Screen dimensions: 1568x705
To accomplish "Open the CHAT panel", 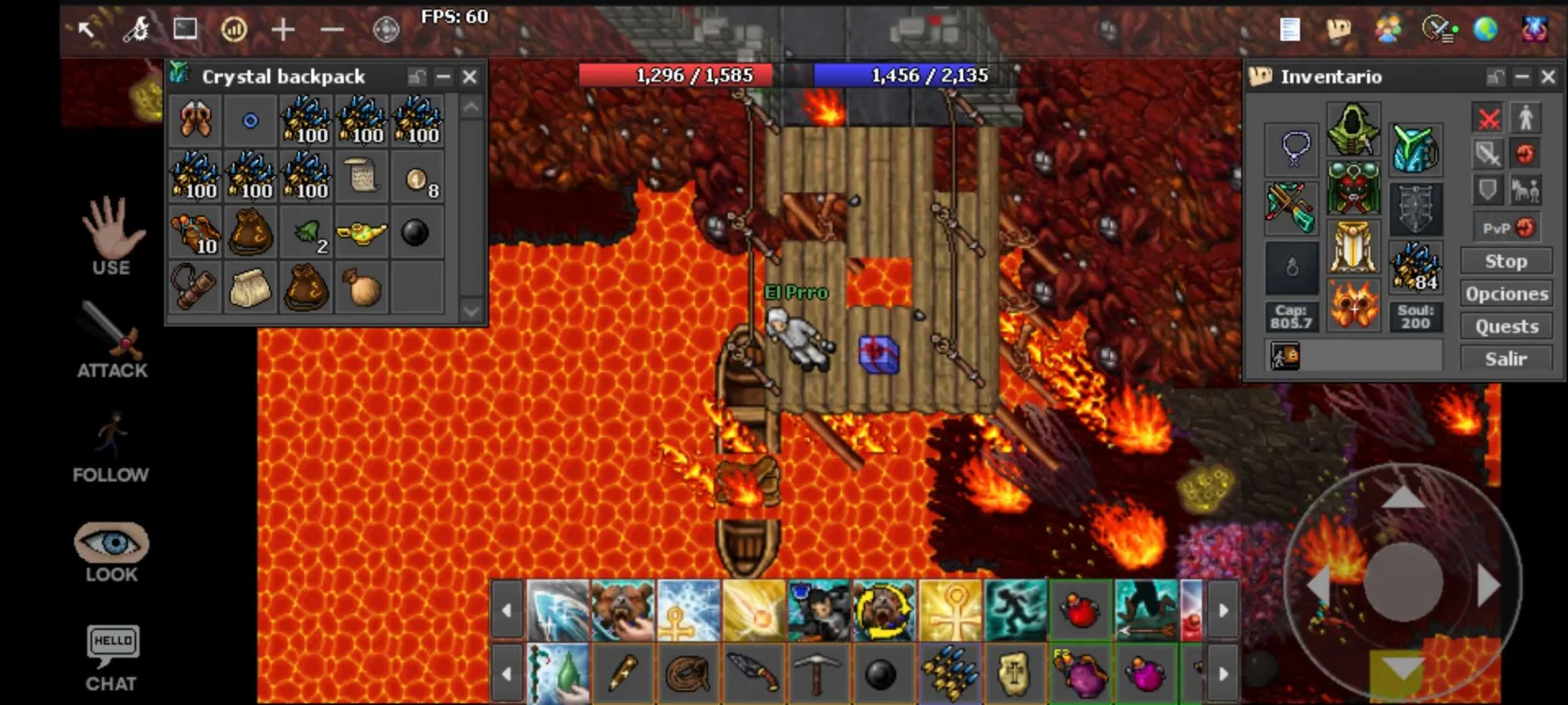I will point(112,657).
